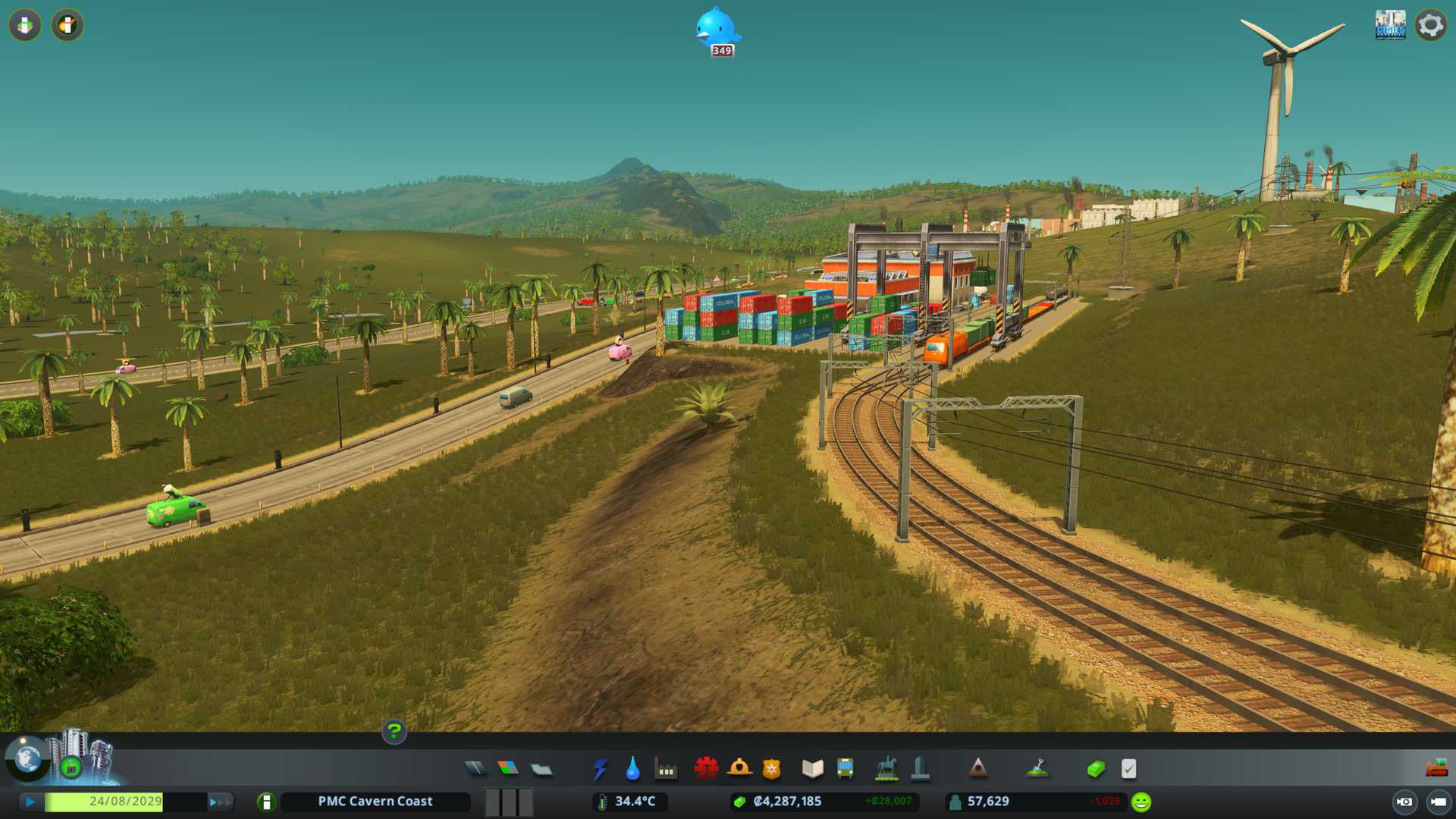This screenshot has width=1456, height=819.
Task: Open the Districts painting tool
Action: click(x=541, y=769)
